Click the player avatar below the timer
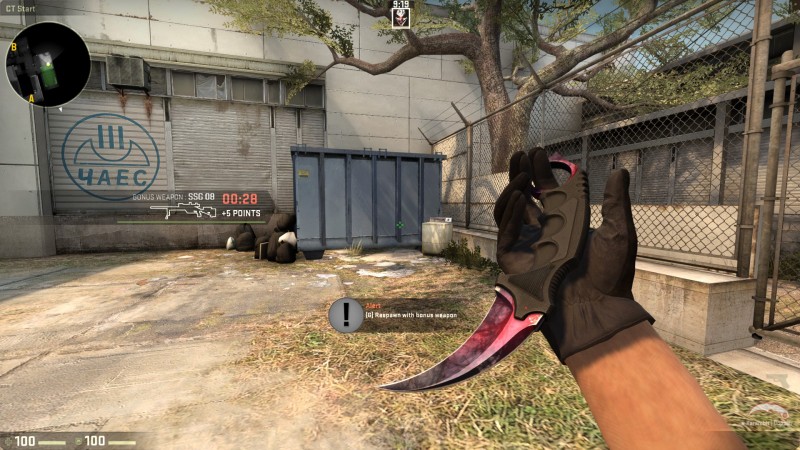The width and height of the screenshot is (800, 450). point(400,18)
